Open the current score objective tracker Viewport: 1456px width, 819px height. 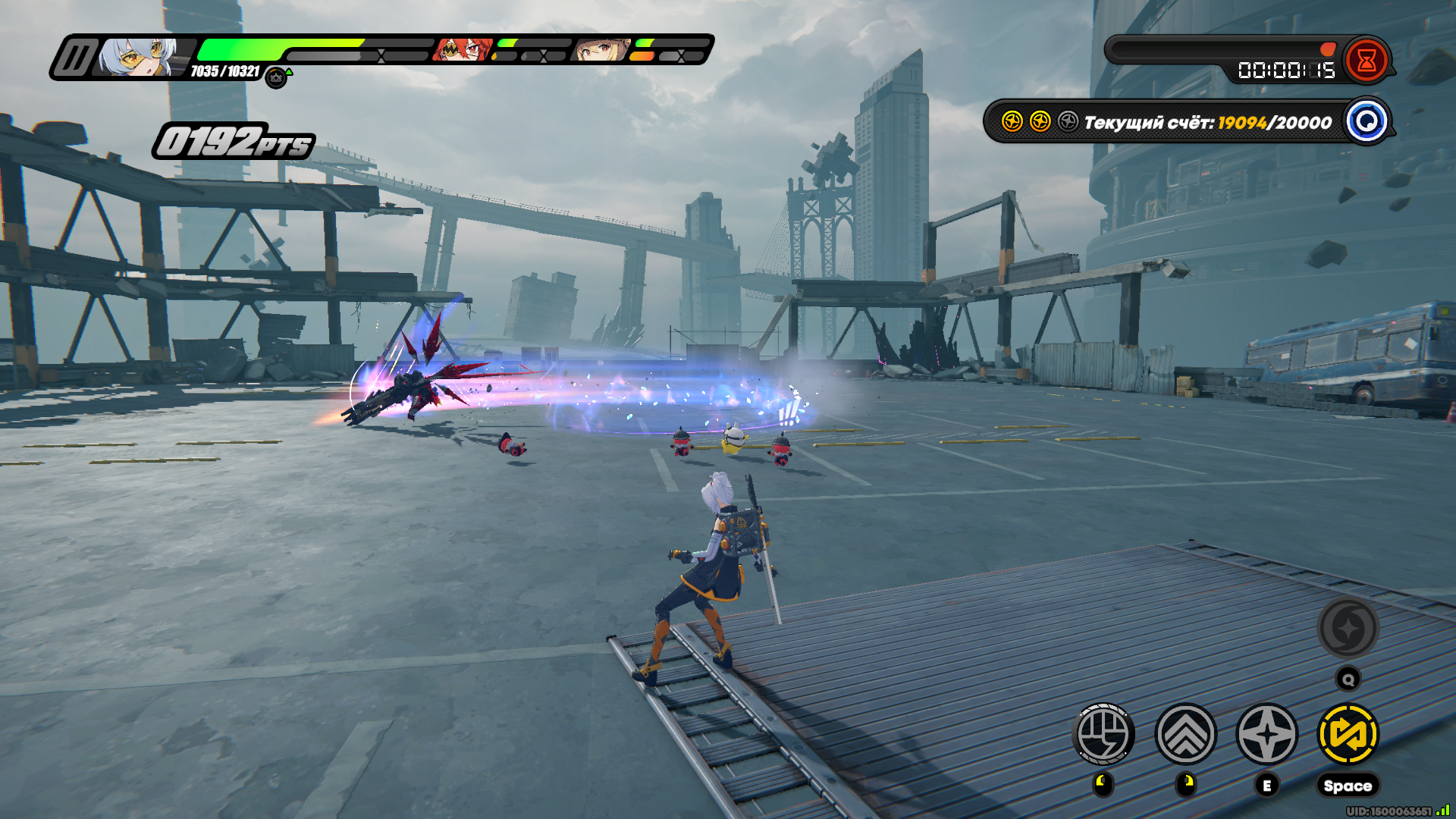[x=1367, y=121]
